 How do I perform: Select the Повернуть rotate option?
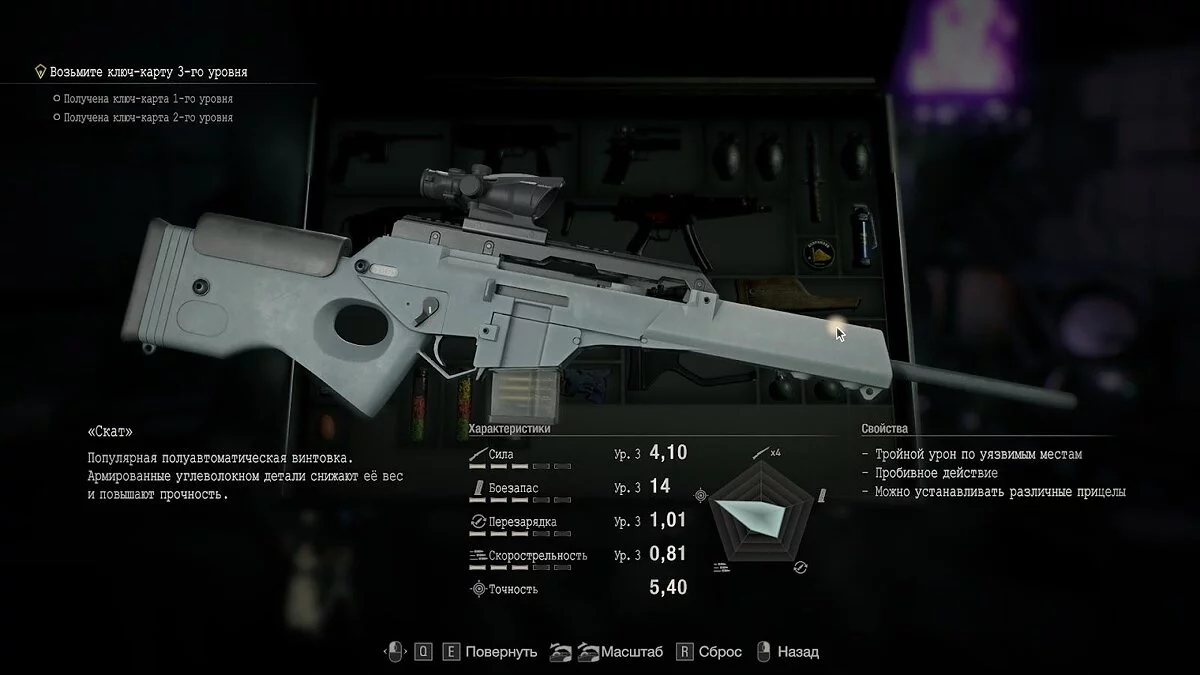pyautogui.click(x=501, y=652)
